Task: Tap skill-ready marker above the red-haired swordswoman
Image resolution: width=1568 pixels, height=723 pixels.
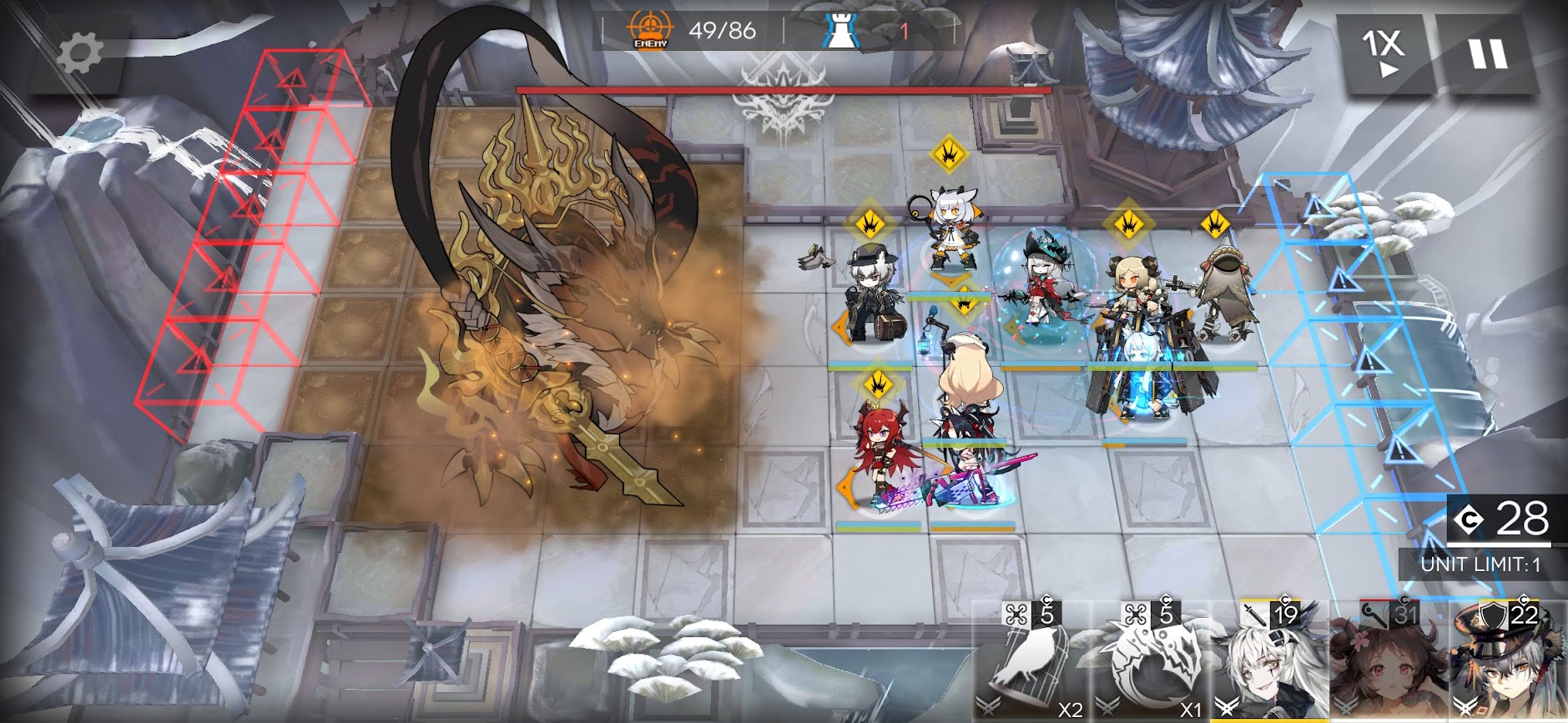Action: pyautogui.click(x=878, y=384)
